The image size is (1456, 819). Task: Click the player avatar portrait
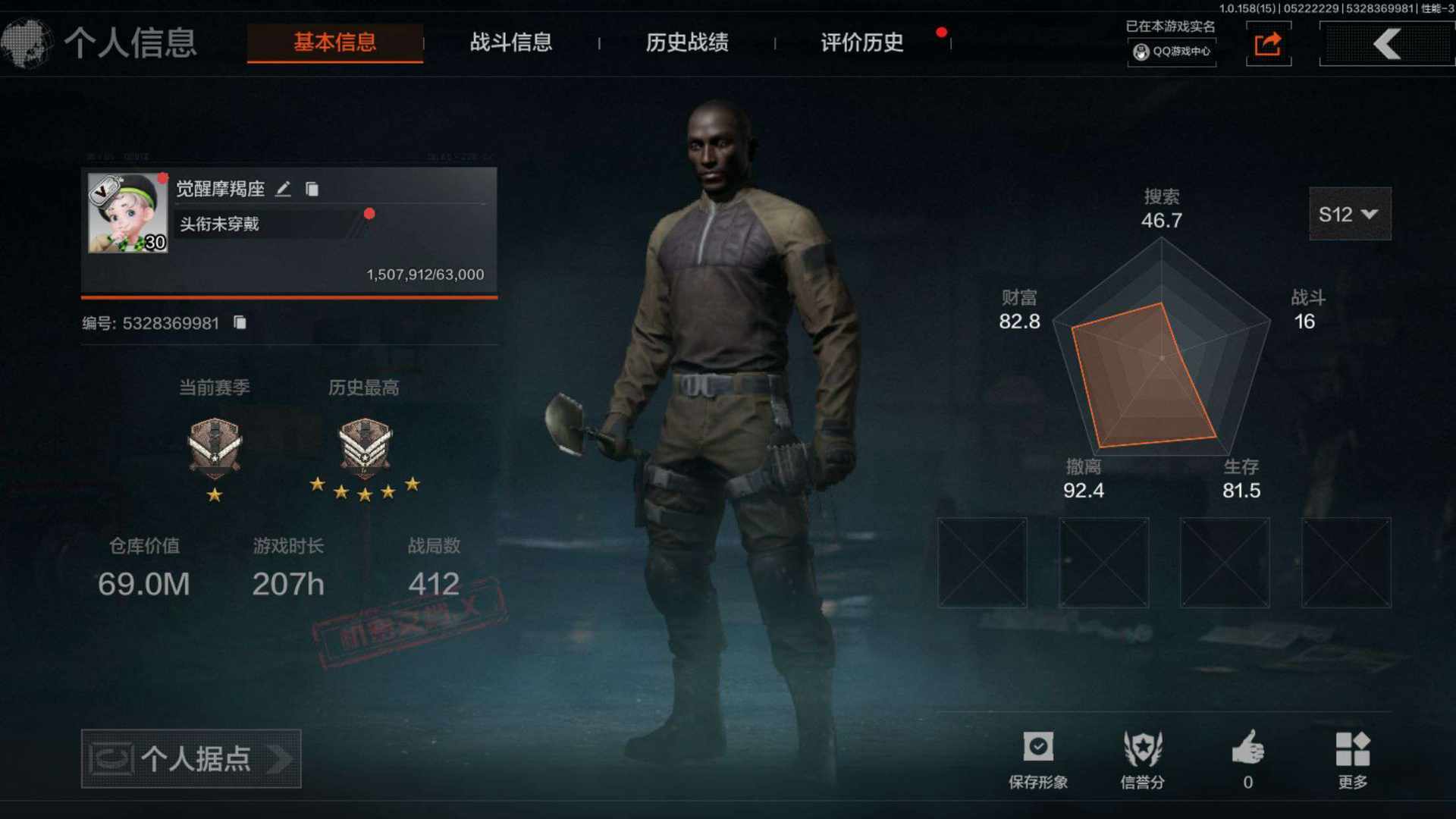click(x=127, y=213)
